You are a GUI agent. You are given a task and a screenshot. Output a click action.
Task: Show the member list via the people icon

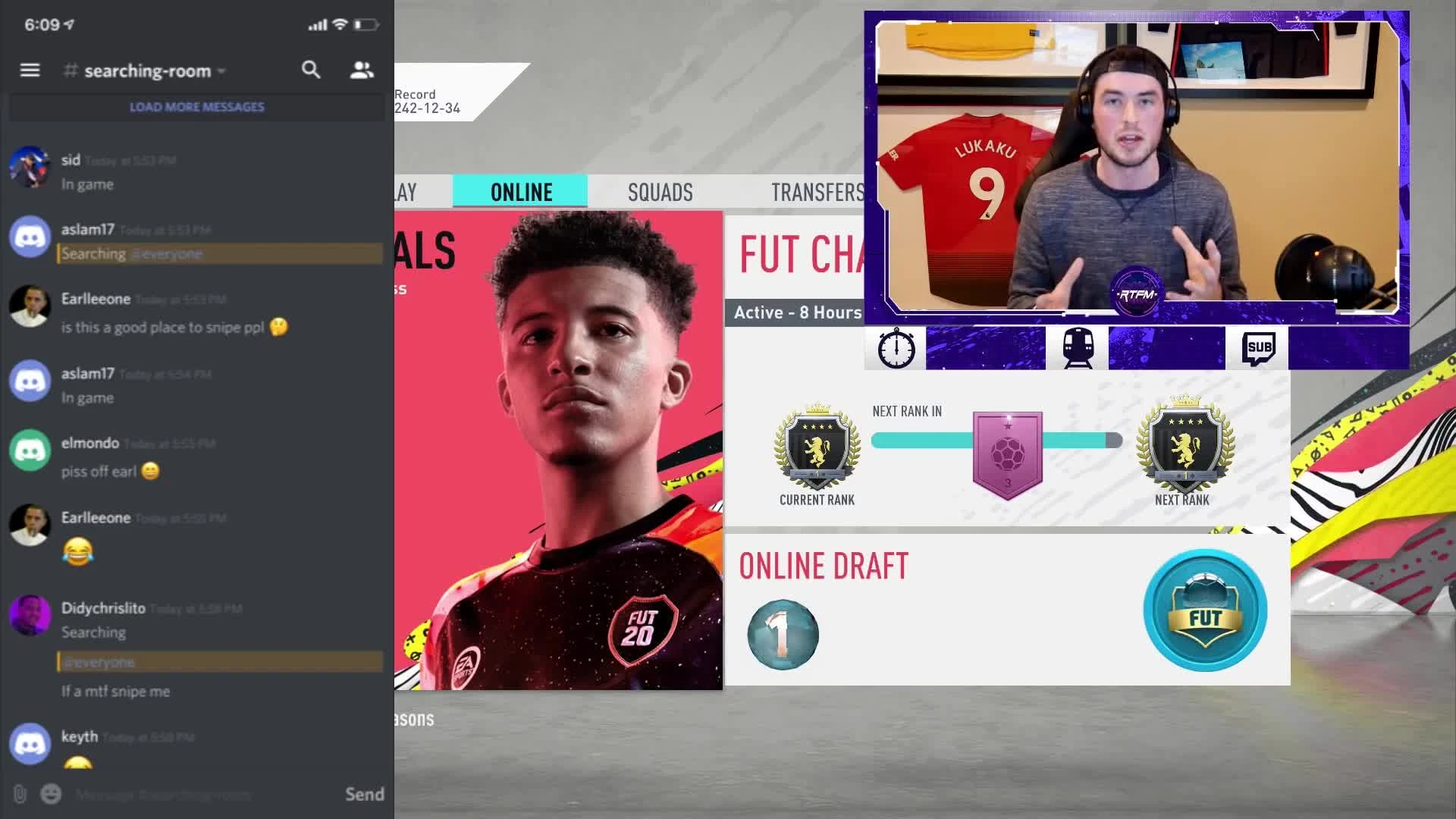(x=360, y=70)
